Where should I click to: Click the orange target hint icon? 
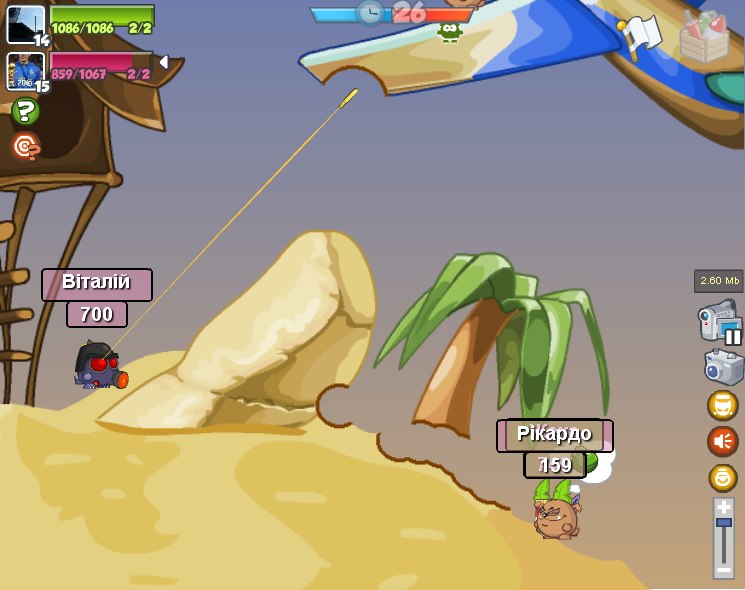click(25, 147)
